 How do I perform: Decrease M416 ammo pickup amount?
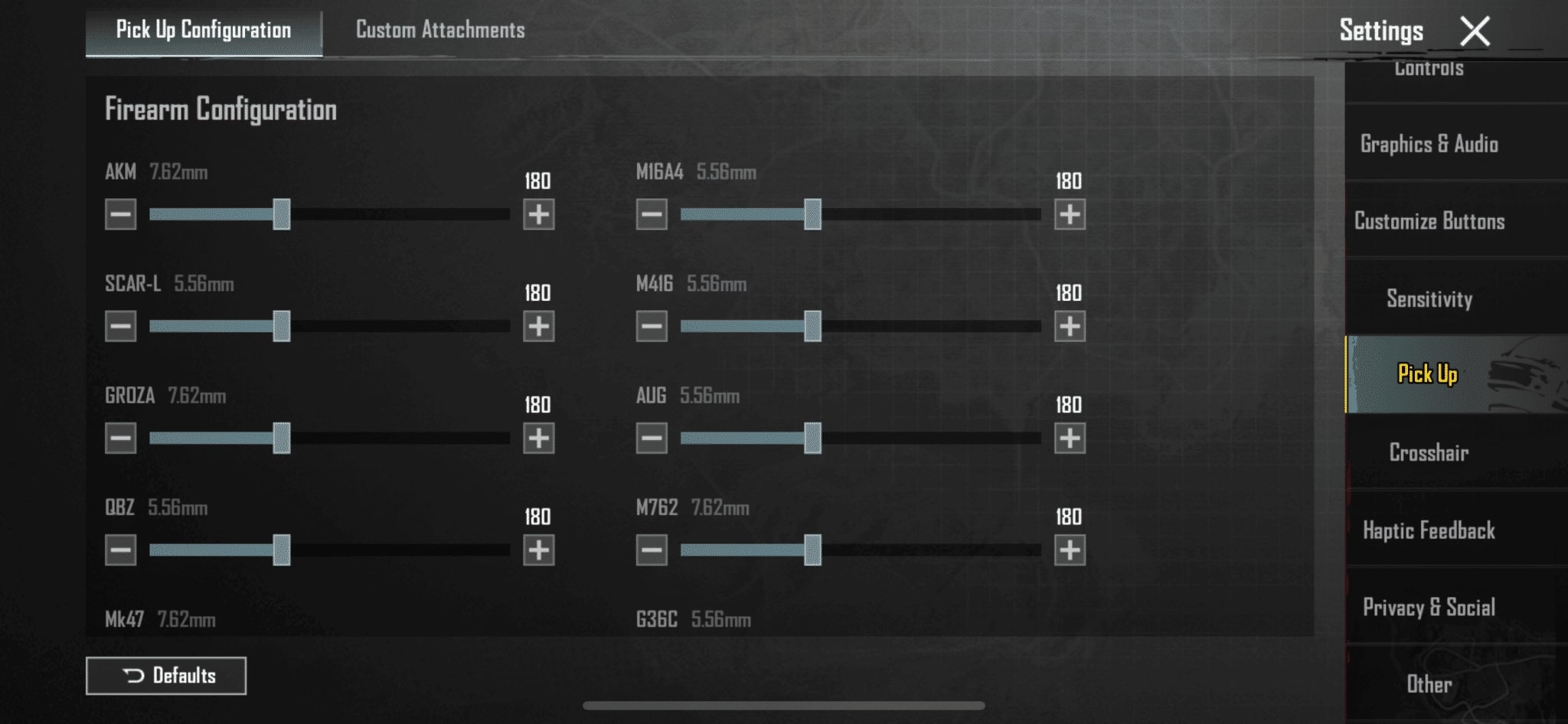click(652, 326)
